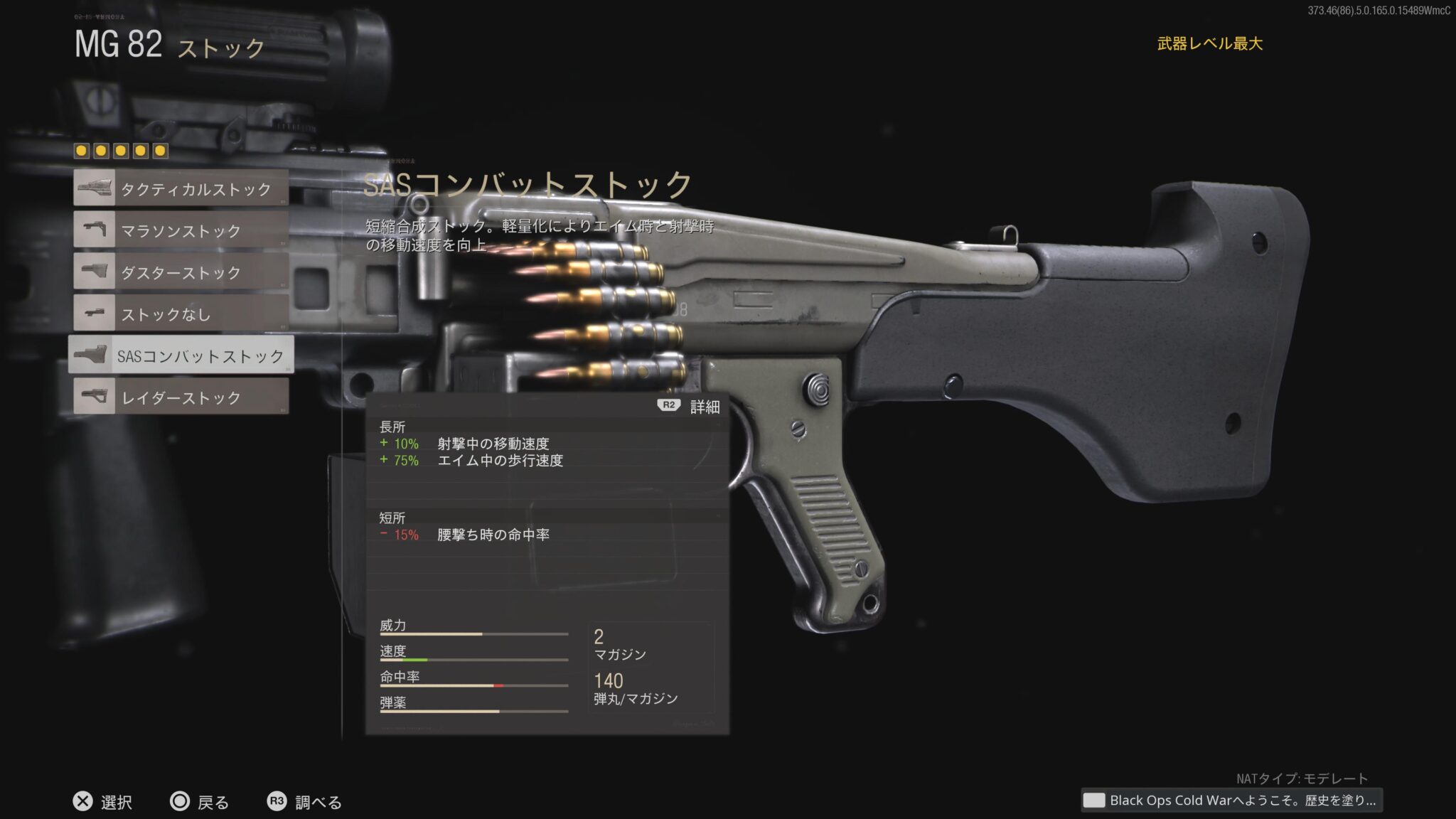
Task: Click the SASコンバットストック attachment icon
Action: pyautogui.click(x=94, y=355)
